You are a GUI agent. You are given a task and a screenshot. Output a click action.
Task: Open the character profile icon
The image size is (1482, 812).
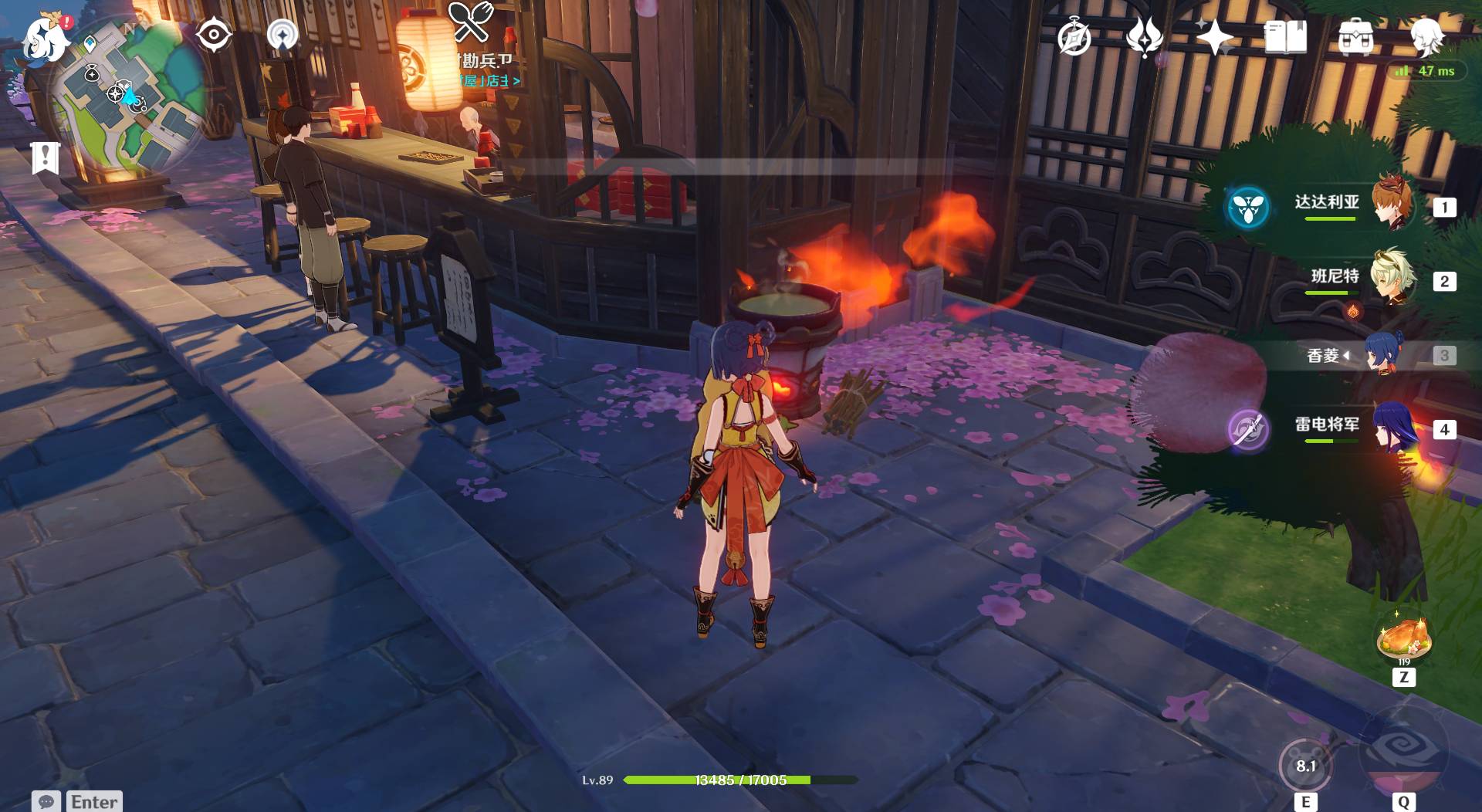point(1426,37)
